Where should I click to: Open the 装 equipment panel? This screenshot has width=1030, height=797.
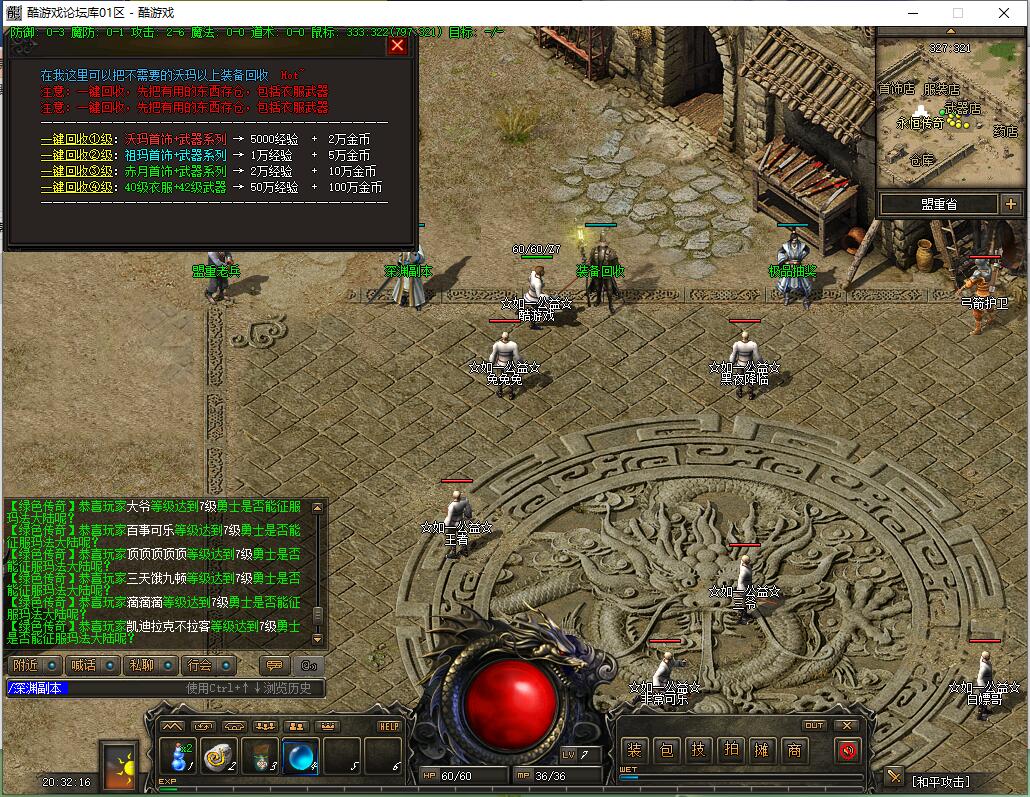coord(634,750)
